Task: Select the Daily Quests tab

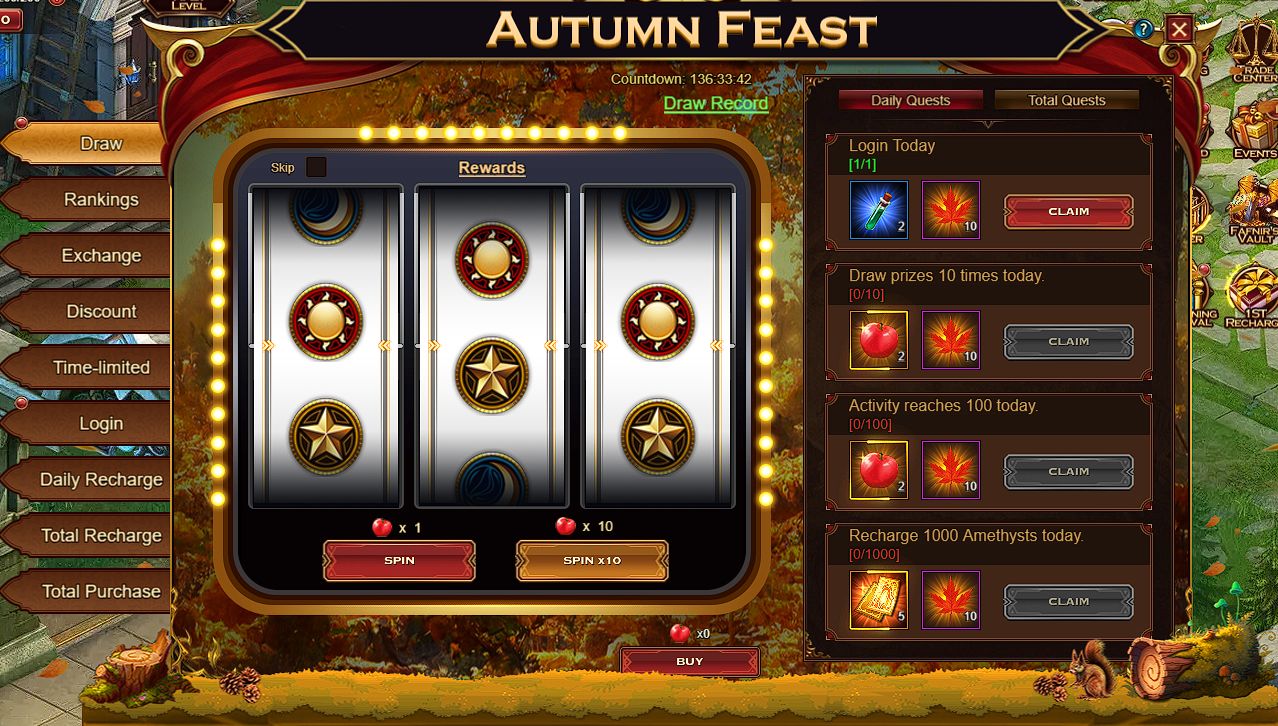Action: (910, 100)
